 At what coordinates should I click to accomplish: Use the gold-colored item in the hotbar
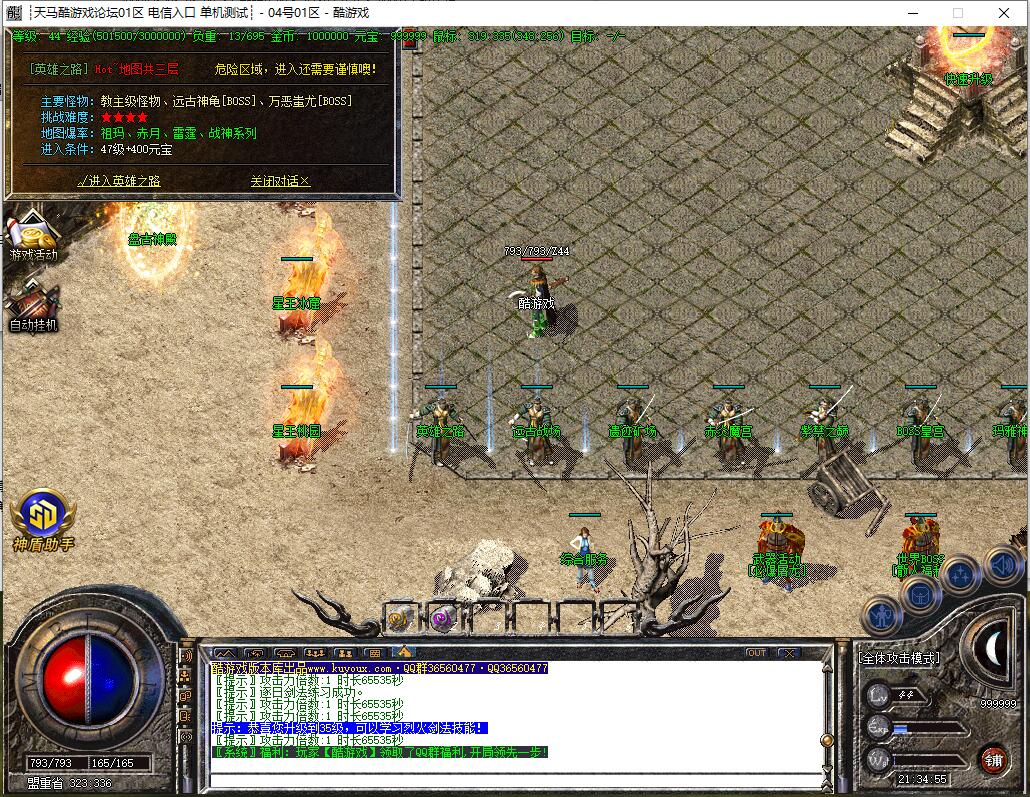click(399, 618)
